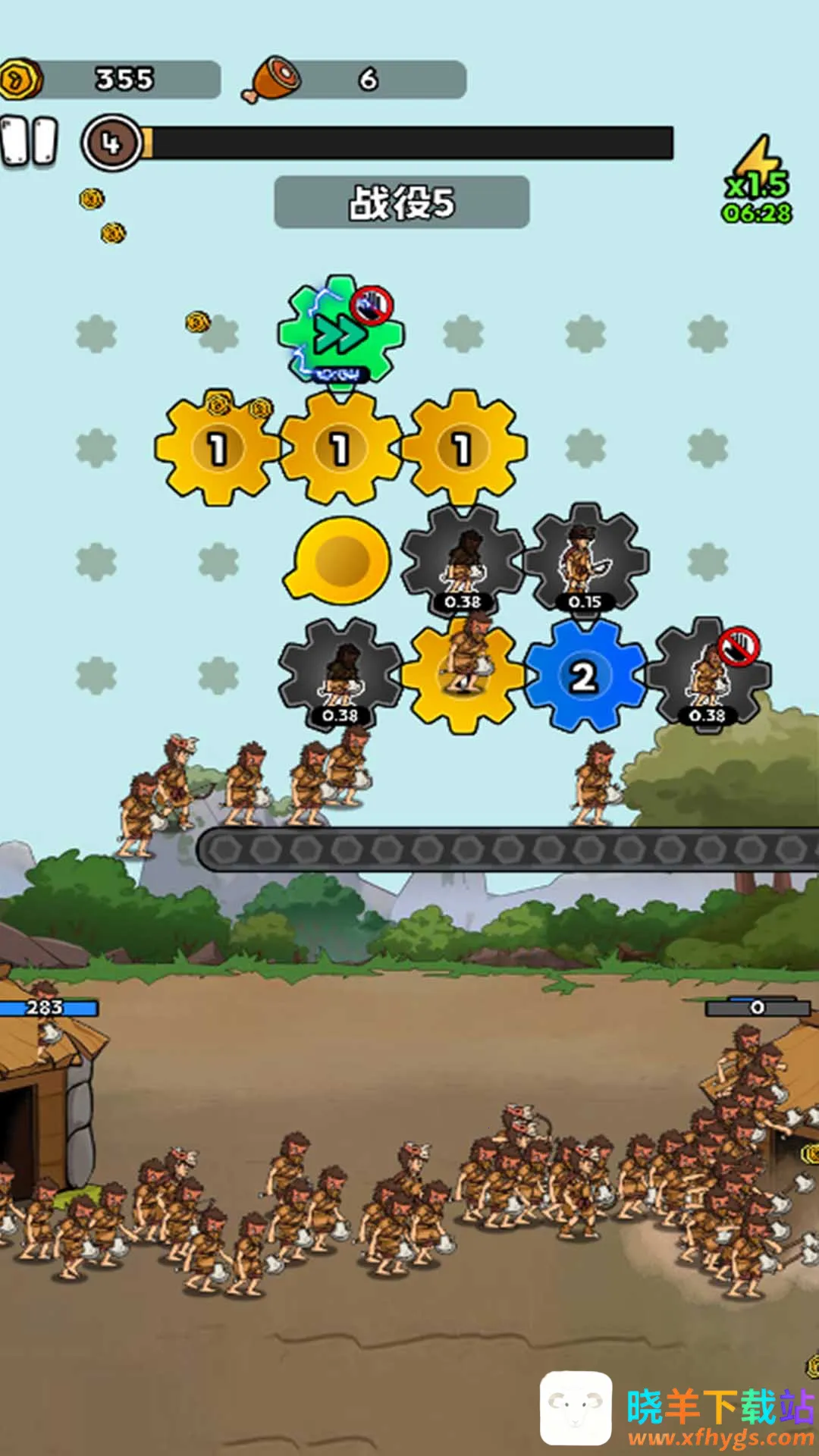The image size is (819, 1456).
Task: Choose the round yellow cam piece
Action: pyautogui.click(x=339, y=561)
